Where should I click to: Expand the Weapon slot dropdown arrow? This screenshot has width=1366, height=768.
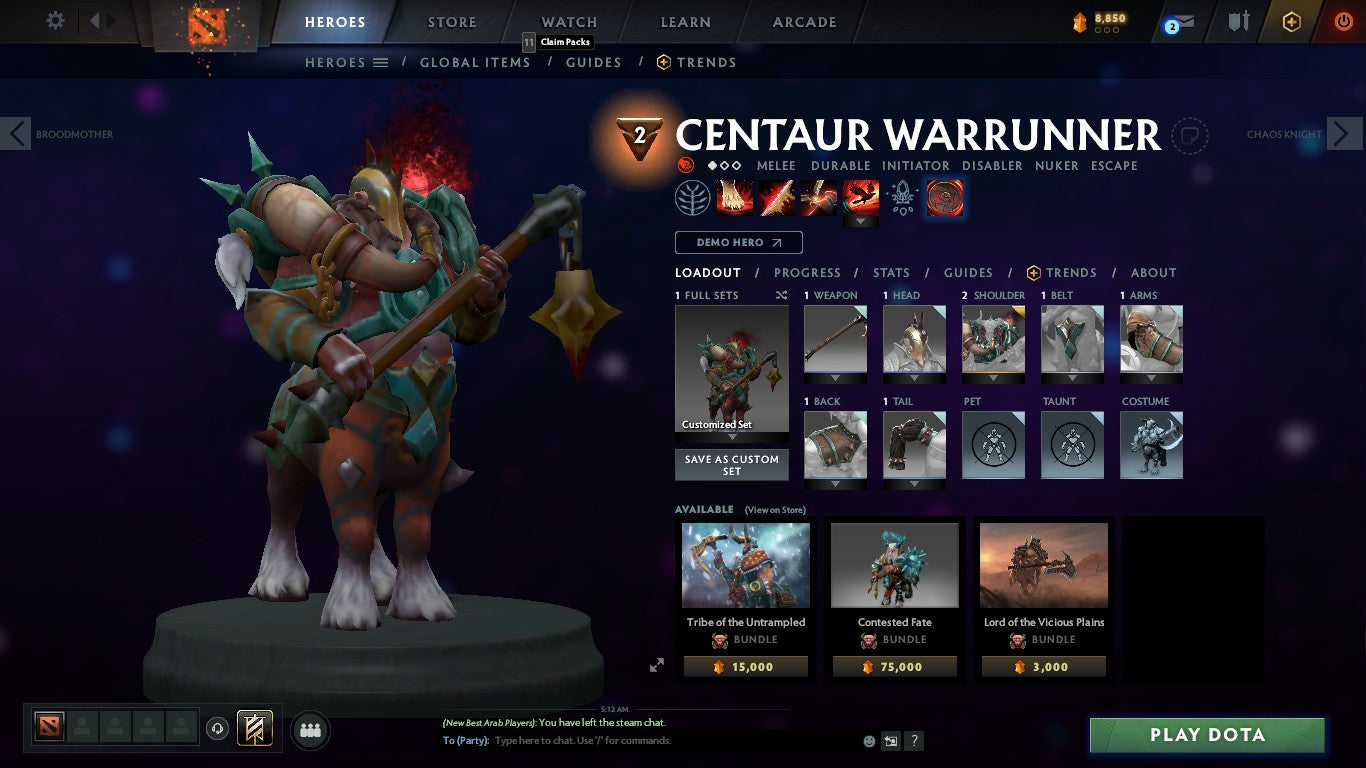coord(835,378)
